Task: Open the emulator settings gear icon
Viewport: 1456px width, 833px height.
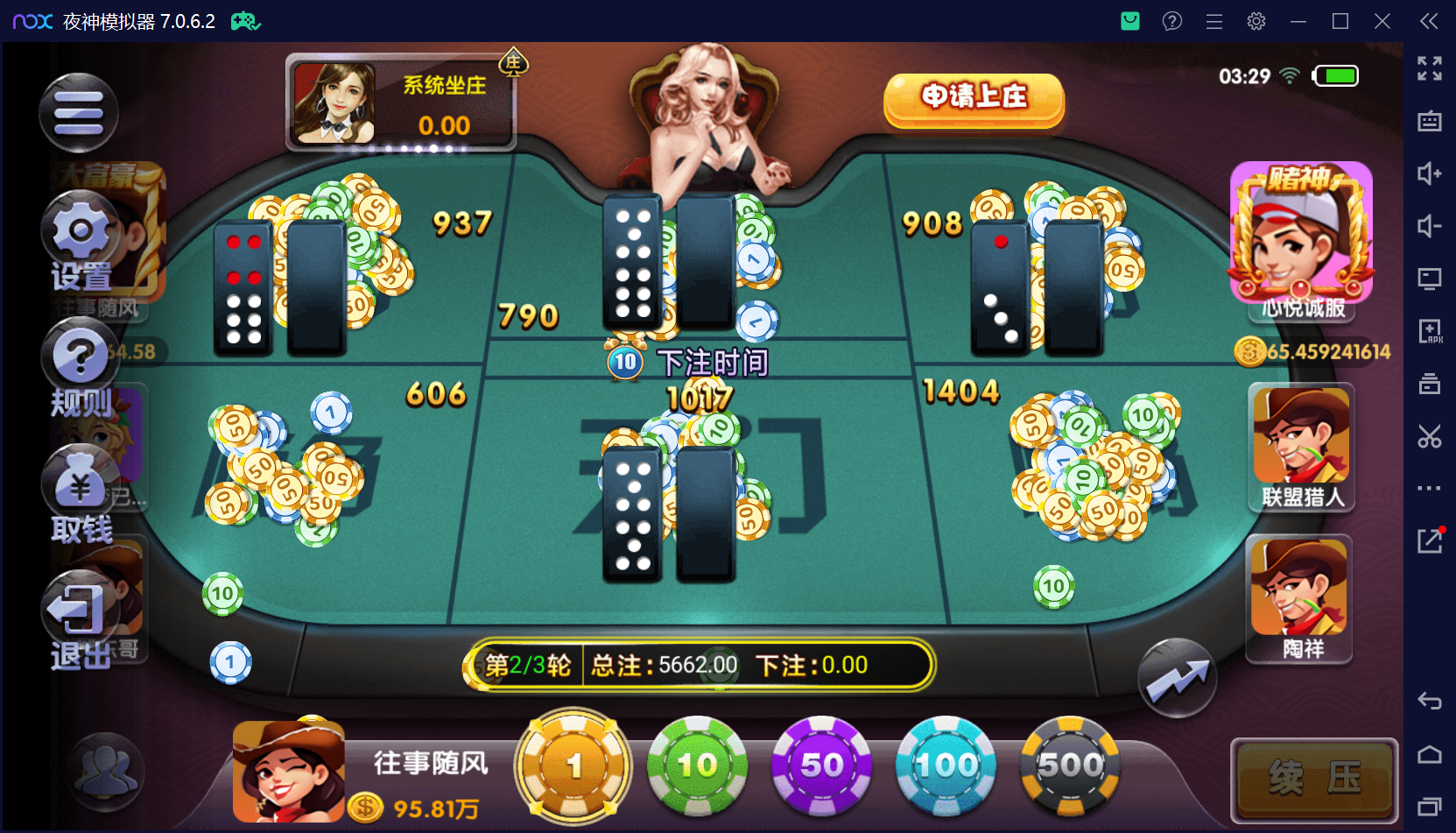Action: click(1256, 21)
